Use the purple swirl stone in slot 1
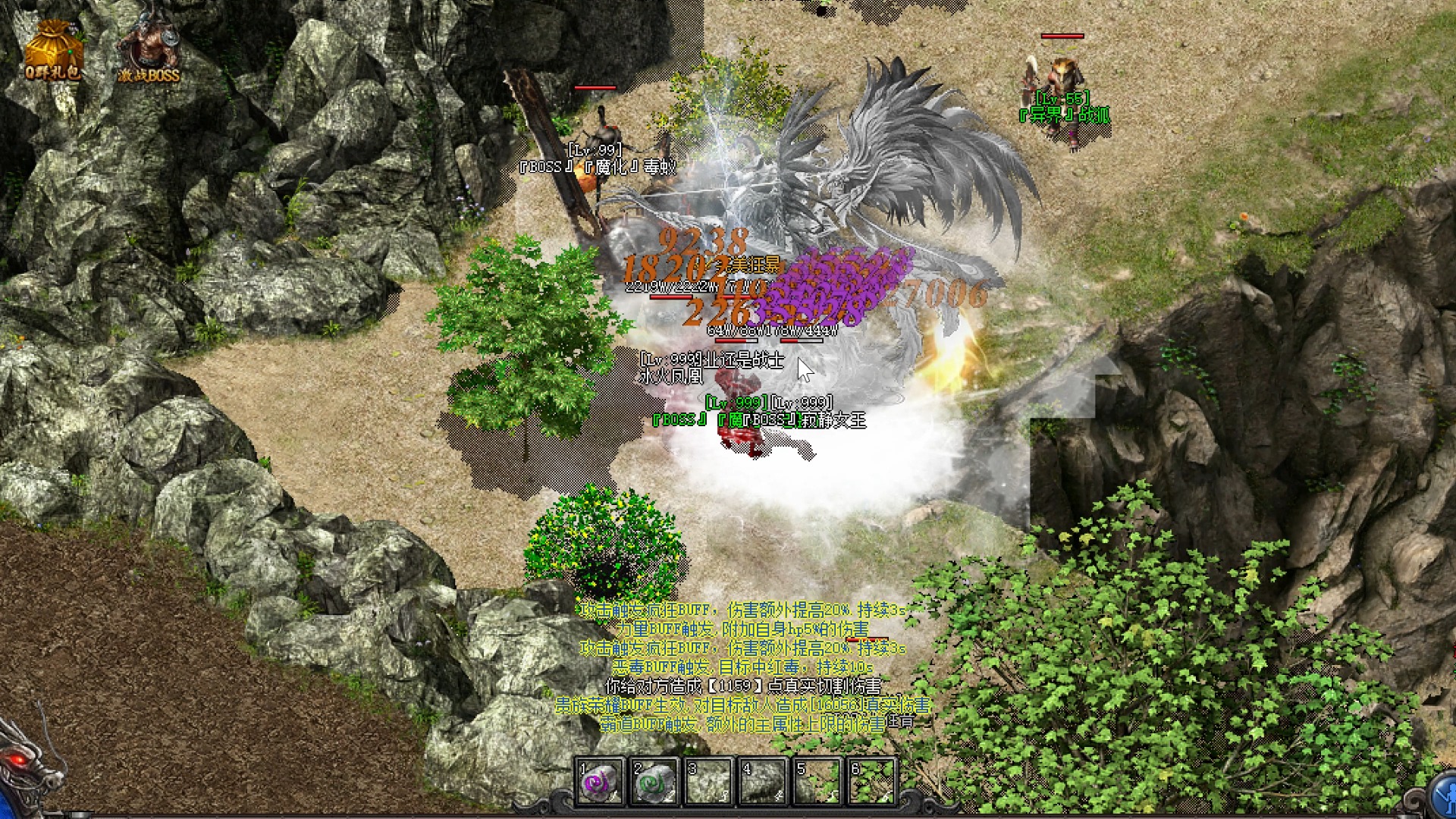This screenshot has height=819, width=1456. pyautogui.click(x=600, y=781)
